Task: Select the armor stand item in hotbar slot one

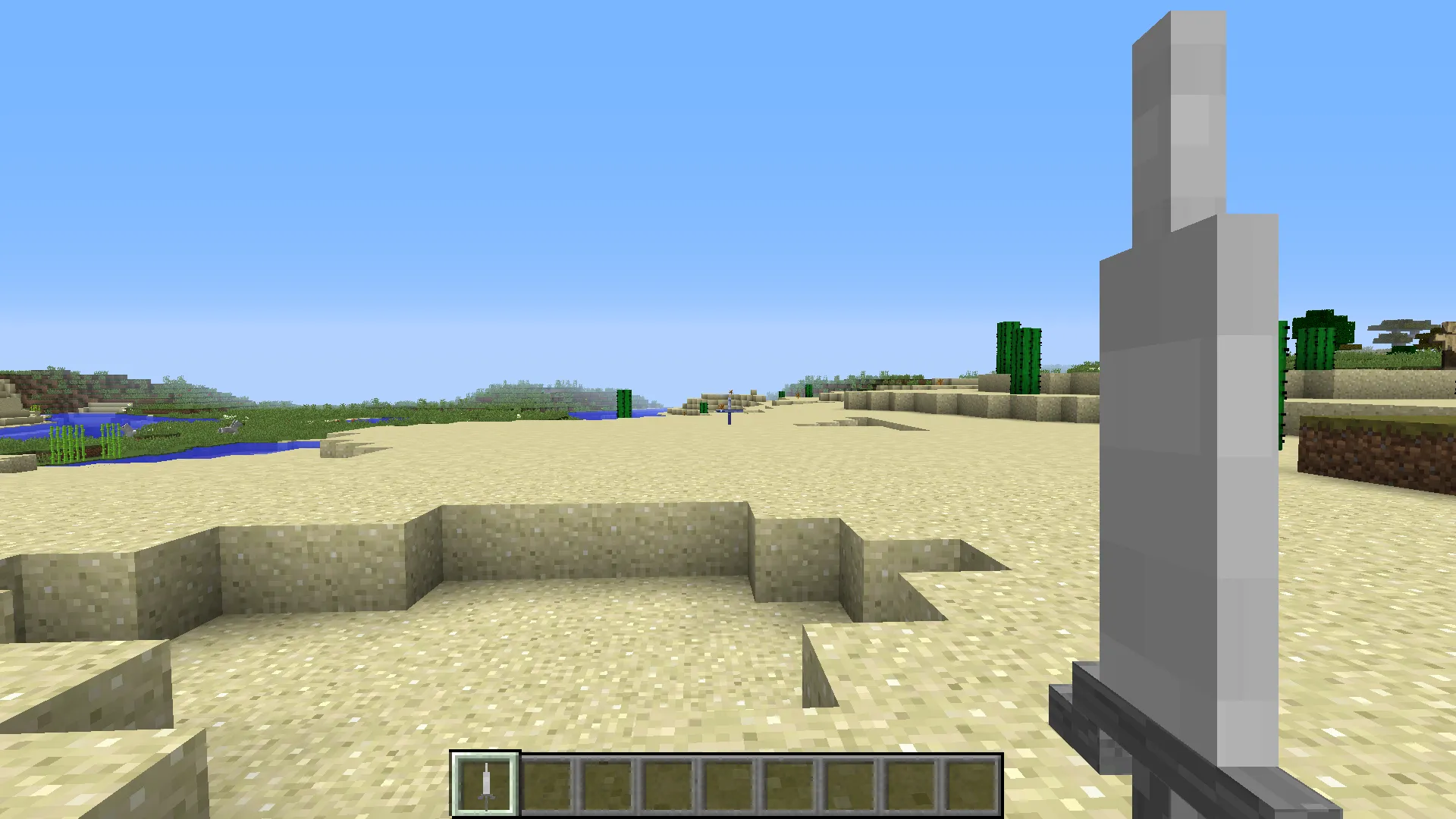Action: [x=485, y=784]
